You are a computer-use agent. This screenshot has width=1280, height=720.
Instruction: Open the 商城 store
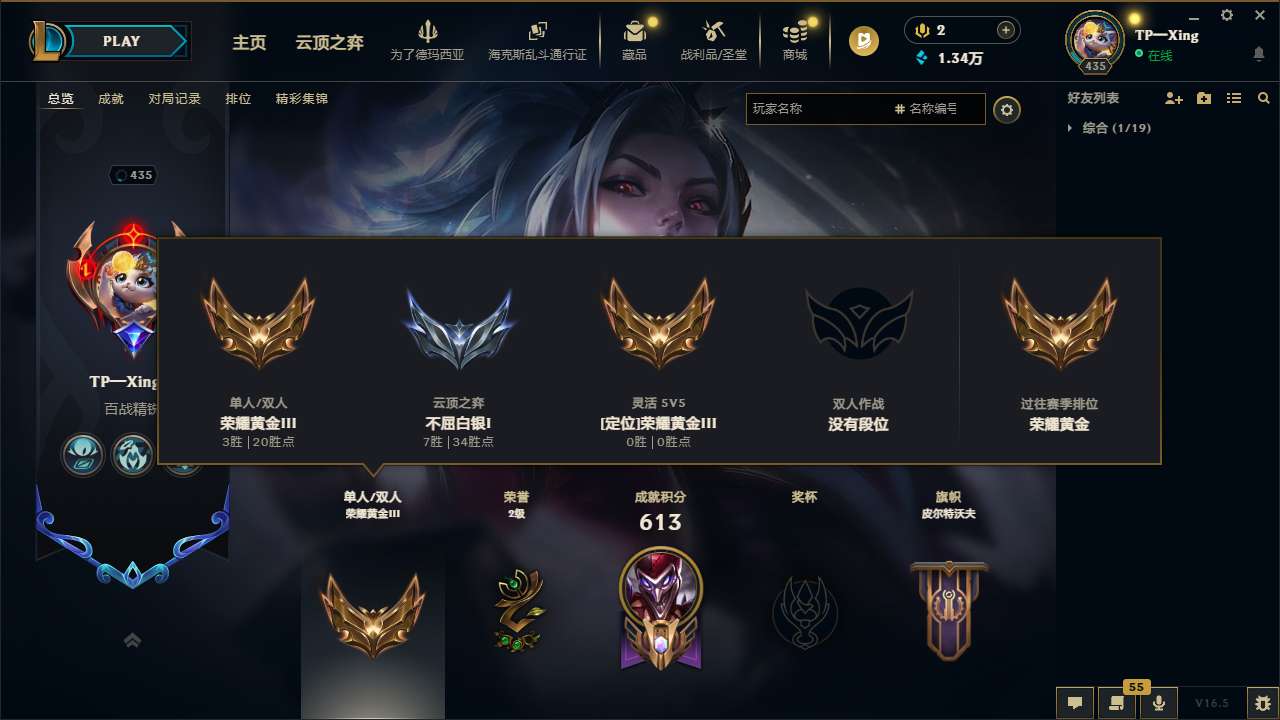click(x=795, y=40)
